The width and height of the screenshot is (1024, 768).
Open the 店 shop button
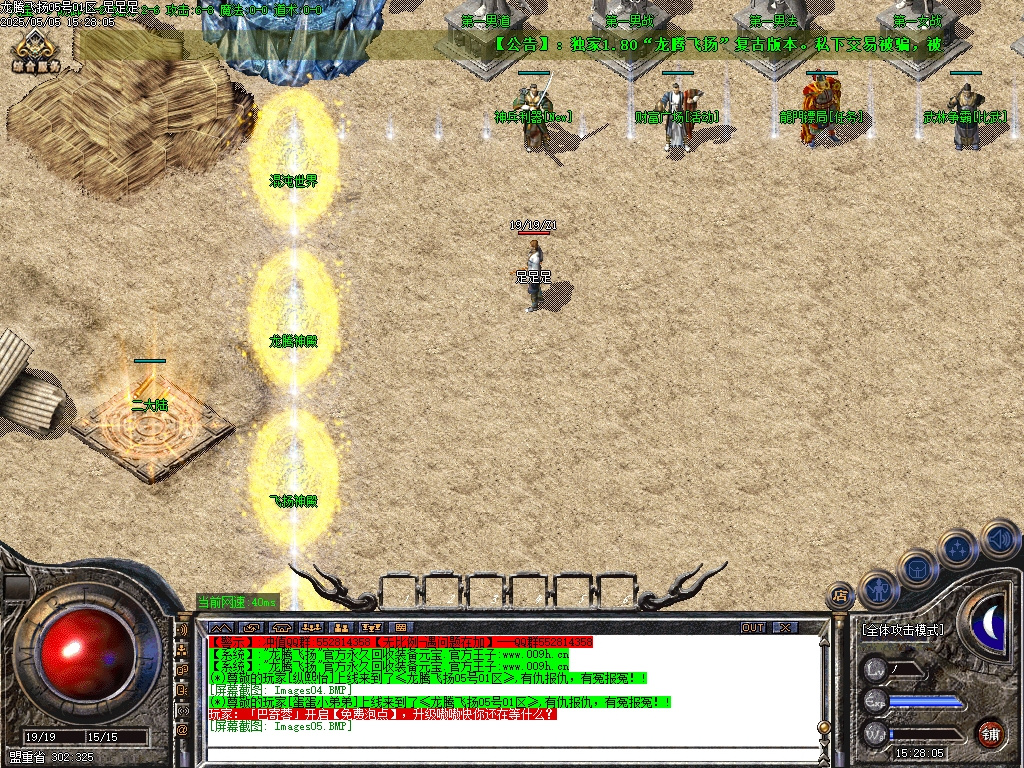(840, 596)
